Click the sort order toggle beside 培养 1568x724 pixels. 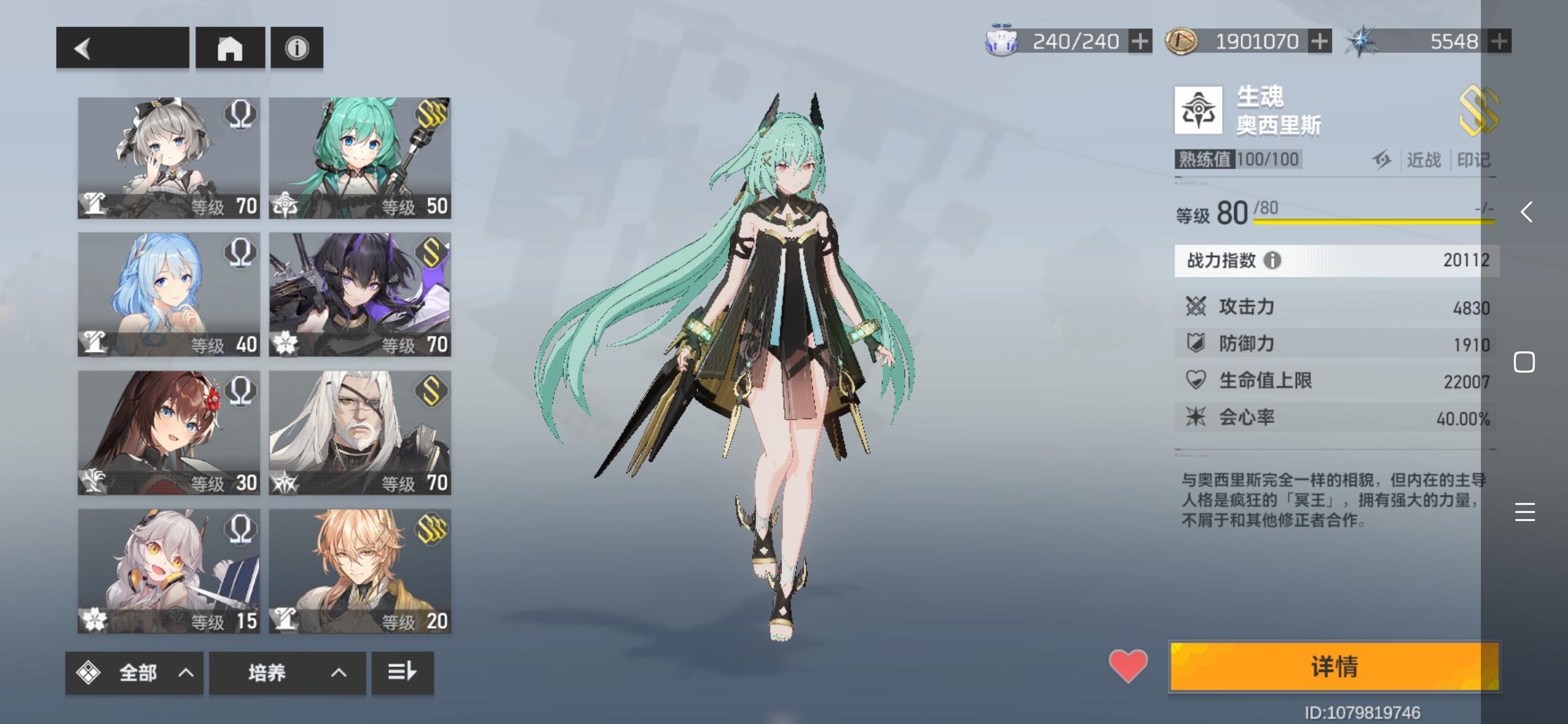click(402, 674)
